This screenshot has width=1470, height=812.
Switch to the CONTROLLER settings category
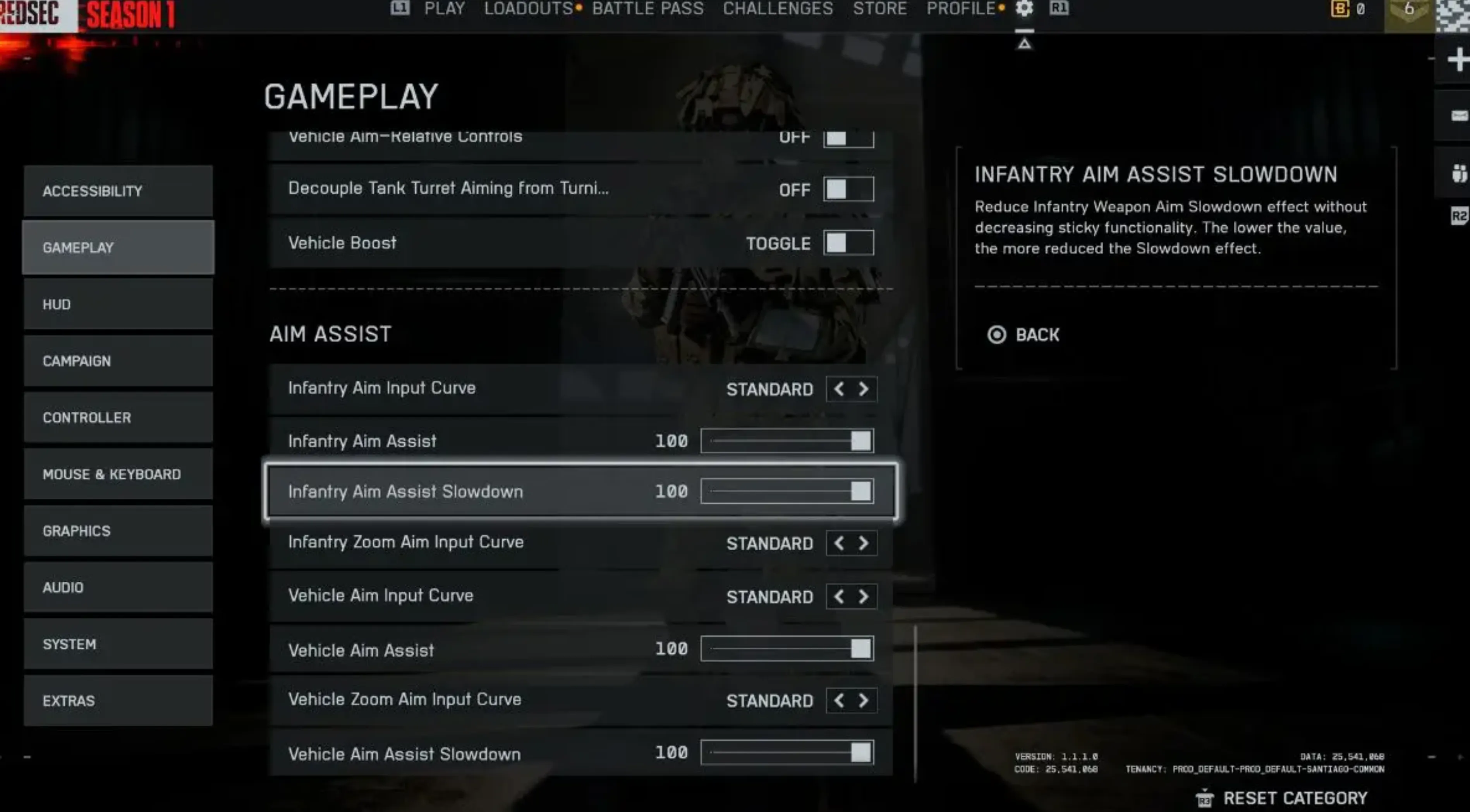coord(118,417)
